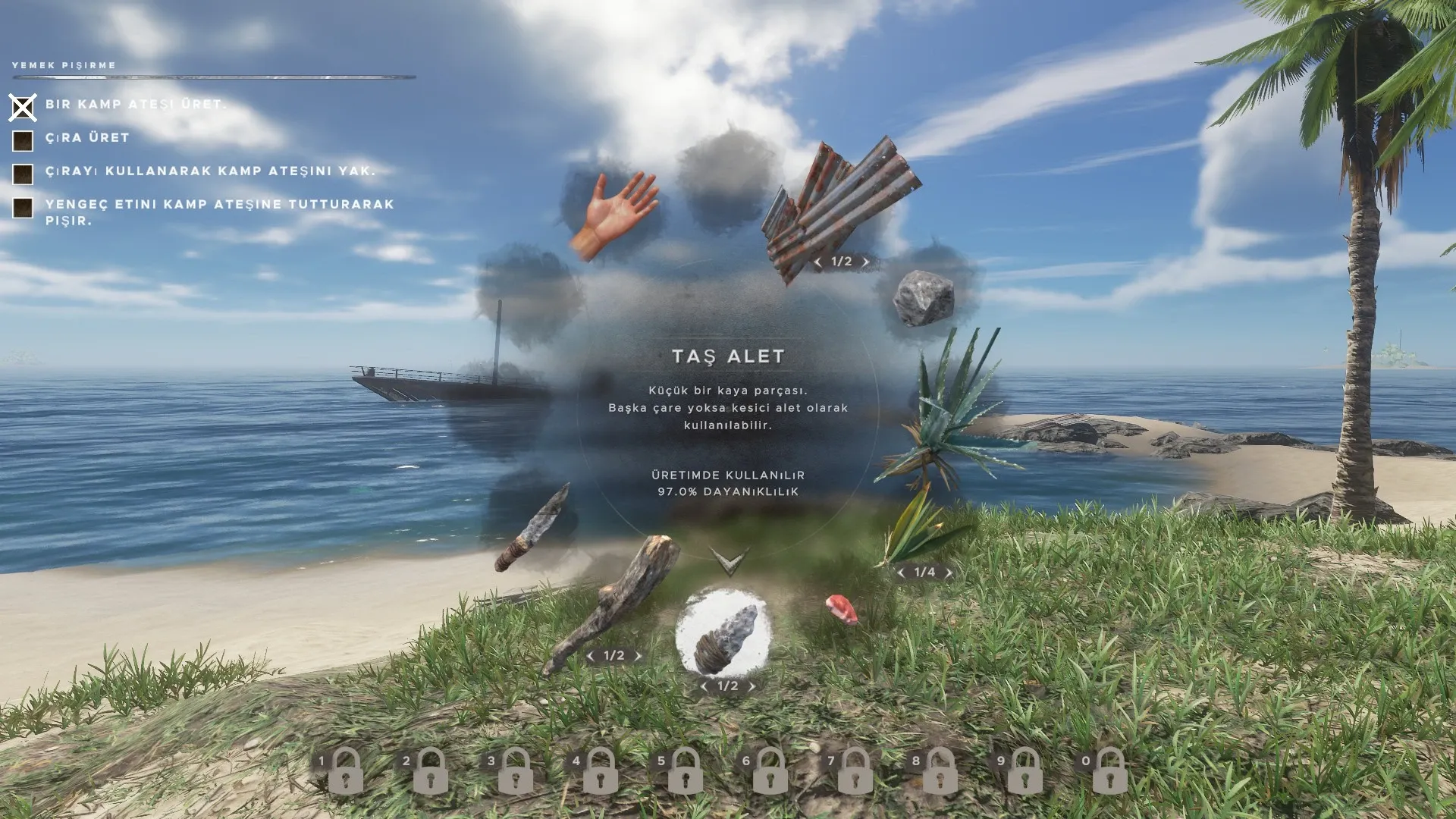Show previous stick in stack
Image resolution: width=1456 pixels, height=819 pixels.
click(x=591, y=657)
